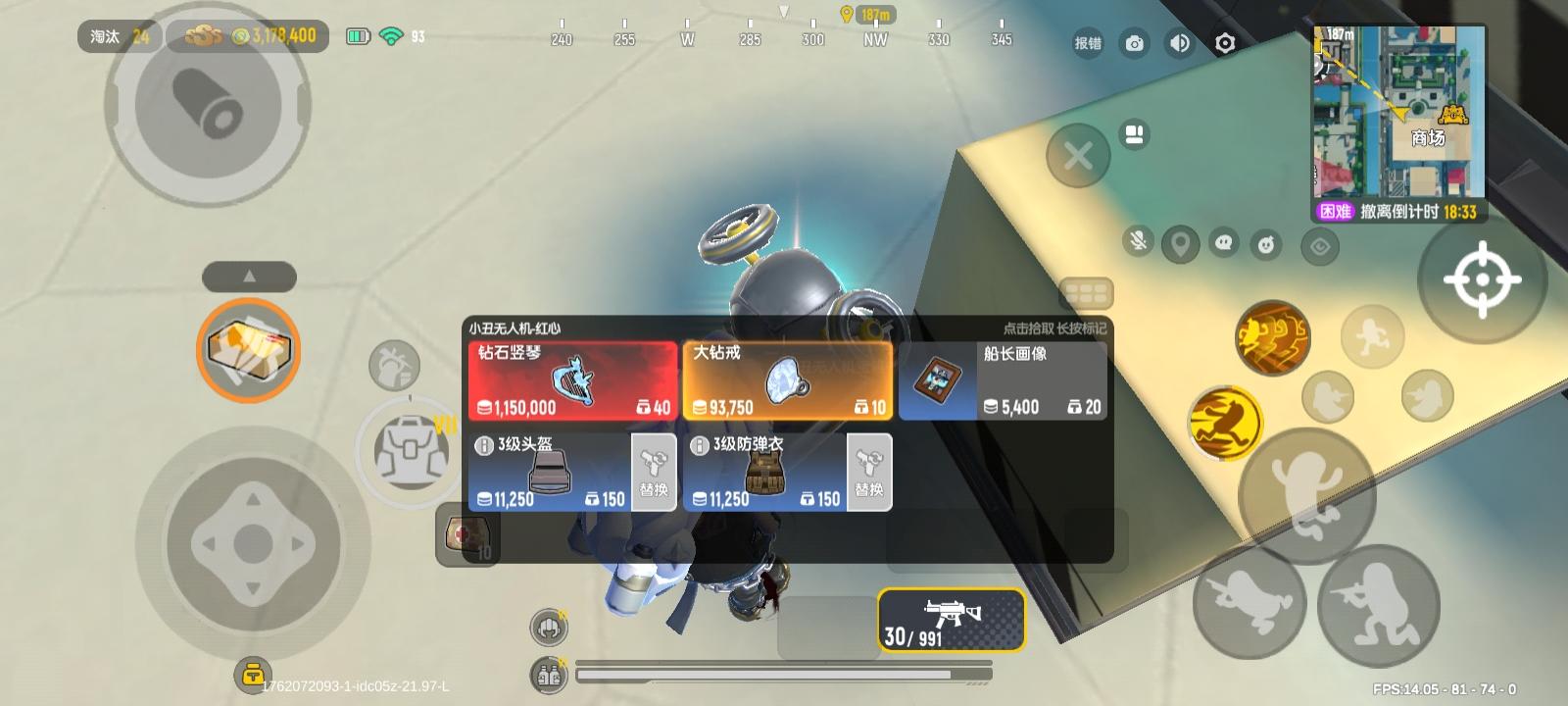Open emotes with the sausage face icon
Screen dimensions: 1568x706
(1265, 243)
